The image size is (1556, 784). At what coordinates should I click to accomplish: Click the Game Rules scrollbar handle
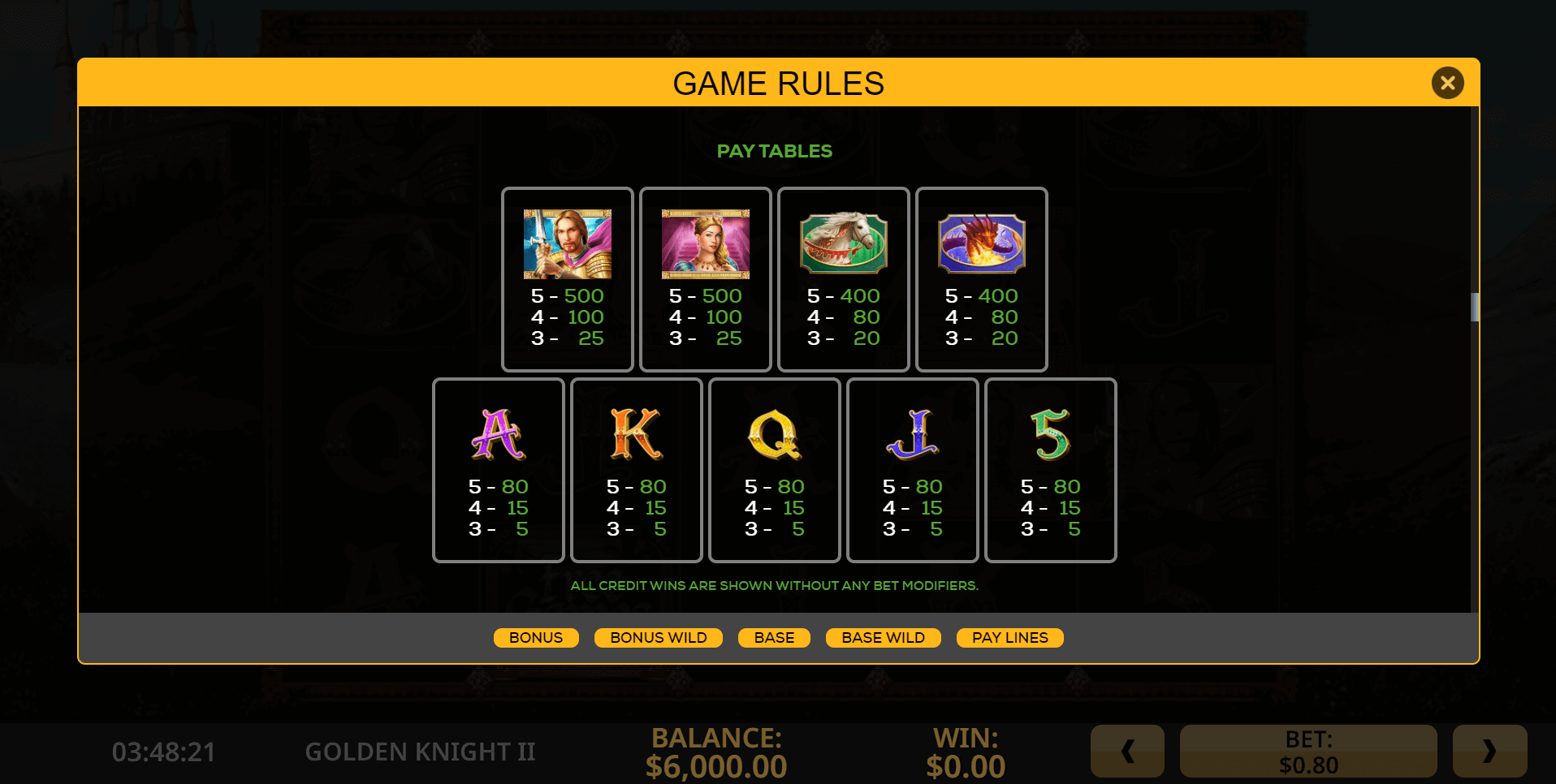[1475, 307]
